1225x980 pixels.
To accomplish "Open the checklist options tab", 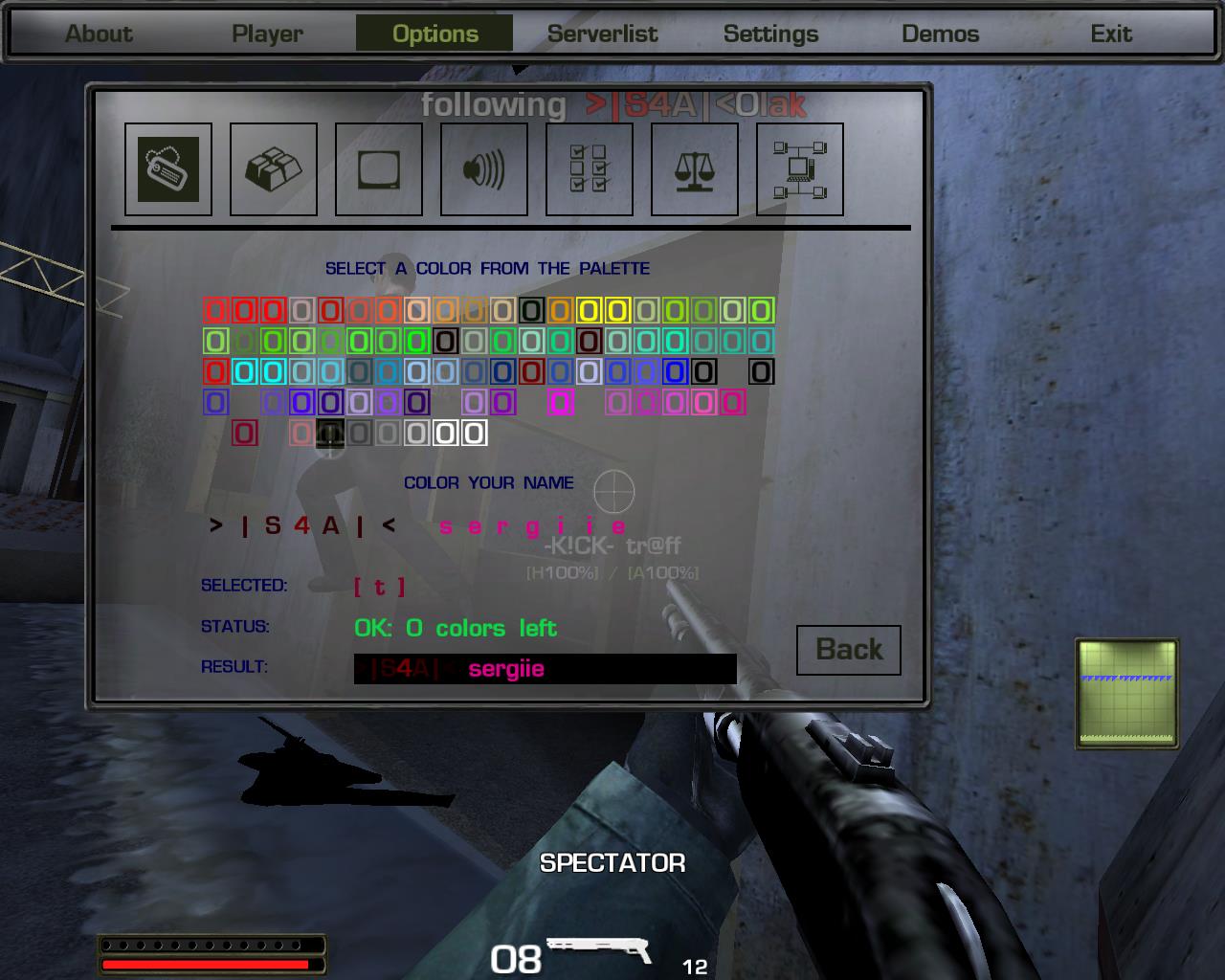I will pos(590,169).
